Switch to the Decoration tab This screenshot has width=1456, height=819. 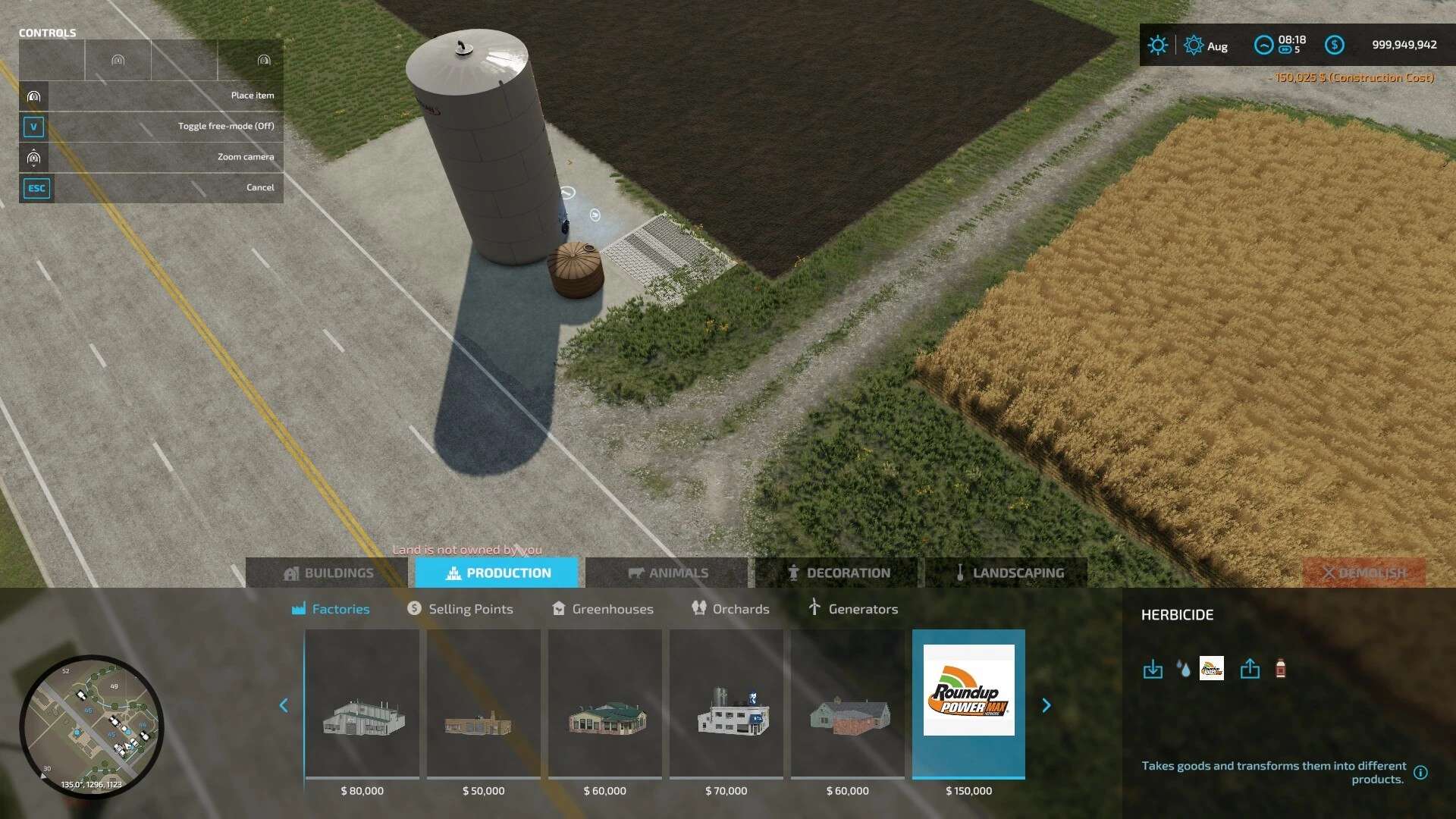point(837,573)
